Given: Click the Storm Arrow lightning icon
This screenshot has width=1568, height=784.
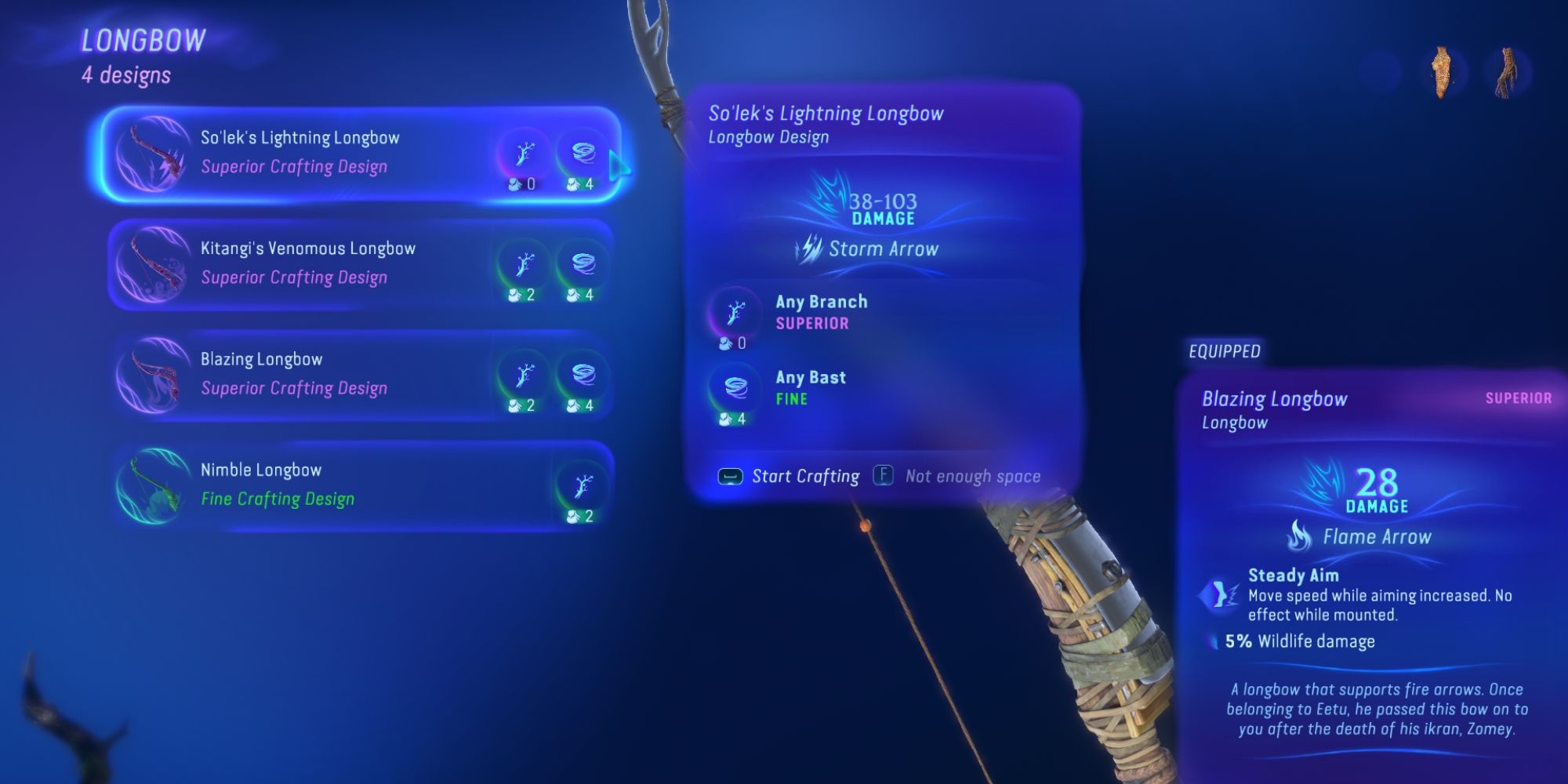Looking at the screenshot, I should [808, 249].
